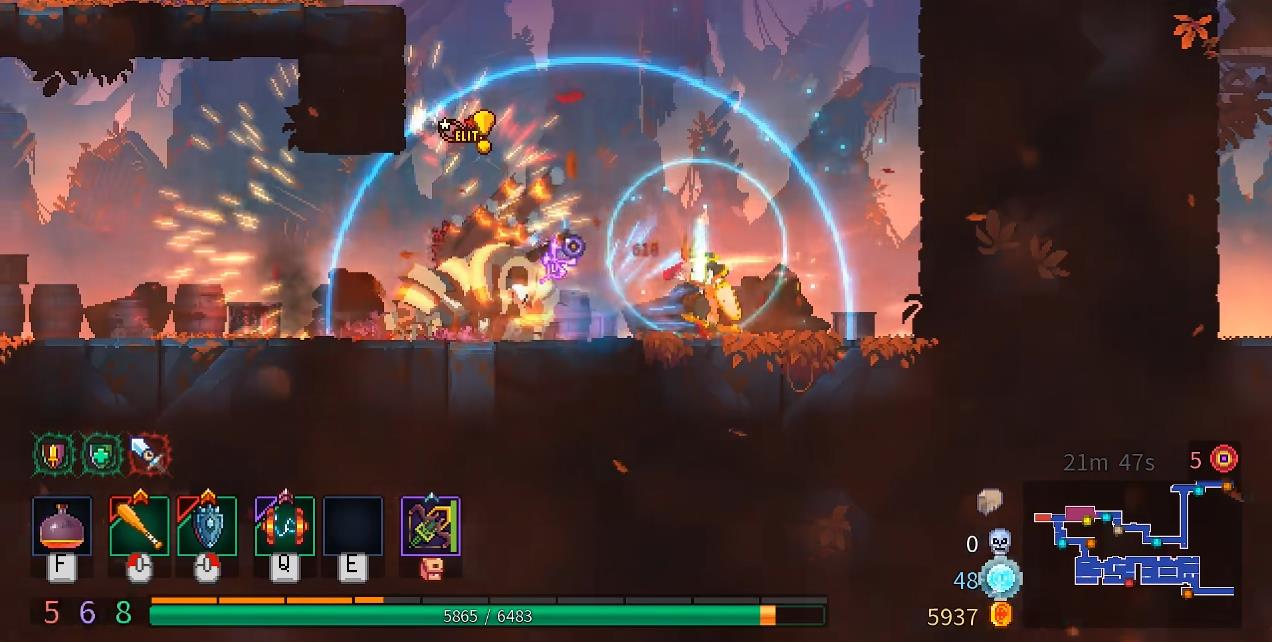Click the skull kill counter icon
The image size is (1272, 642).
pyautogui.click(x=999, y=543)
